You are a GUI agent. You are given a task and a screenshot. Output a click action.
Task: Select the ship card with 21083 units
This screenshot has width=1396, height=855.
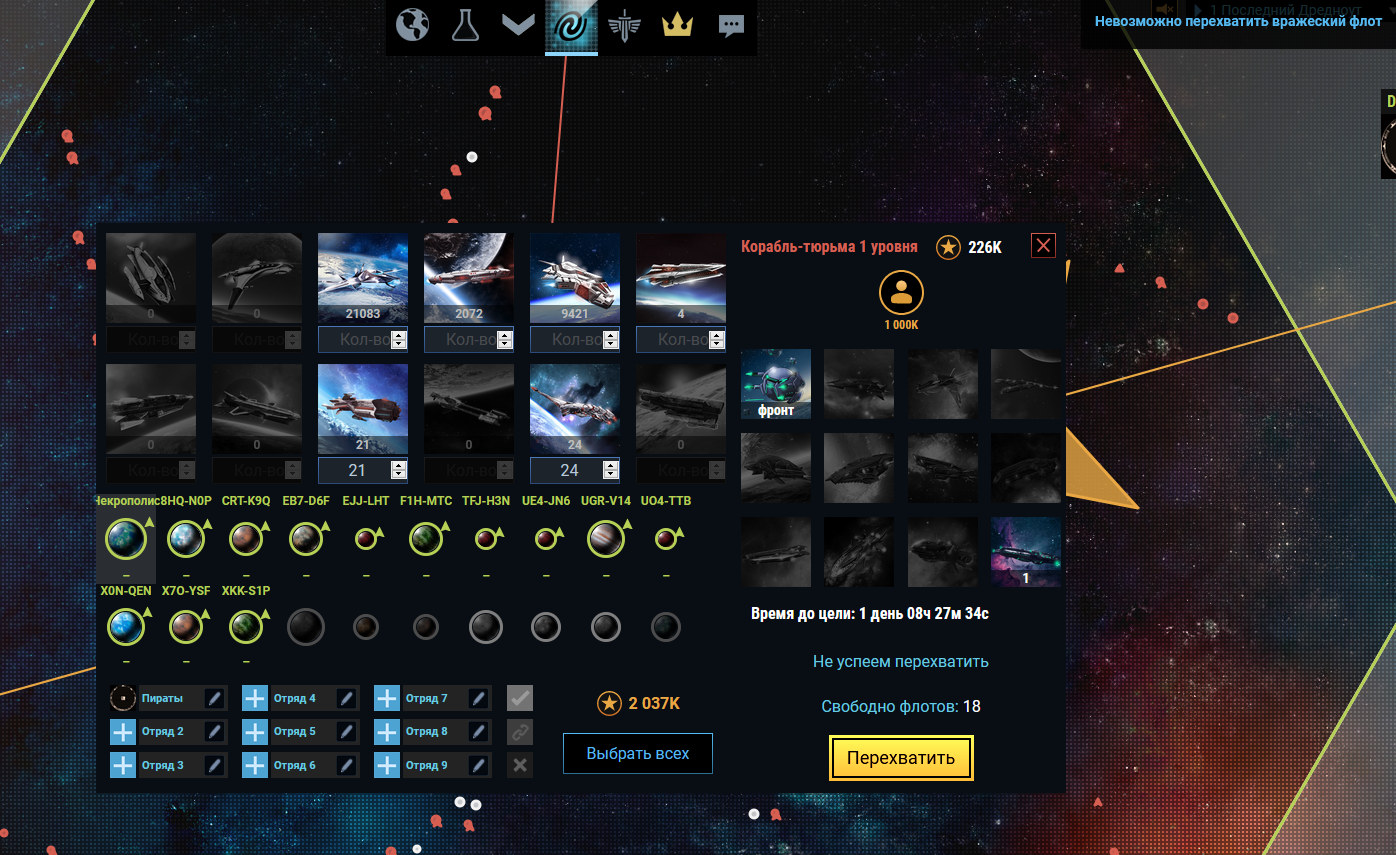click(x=363, y=278)
